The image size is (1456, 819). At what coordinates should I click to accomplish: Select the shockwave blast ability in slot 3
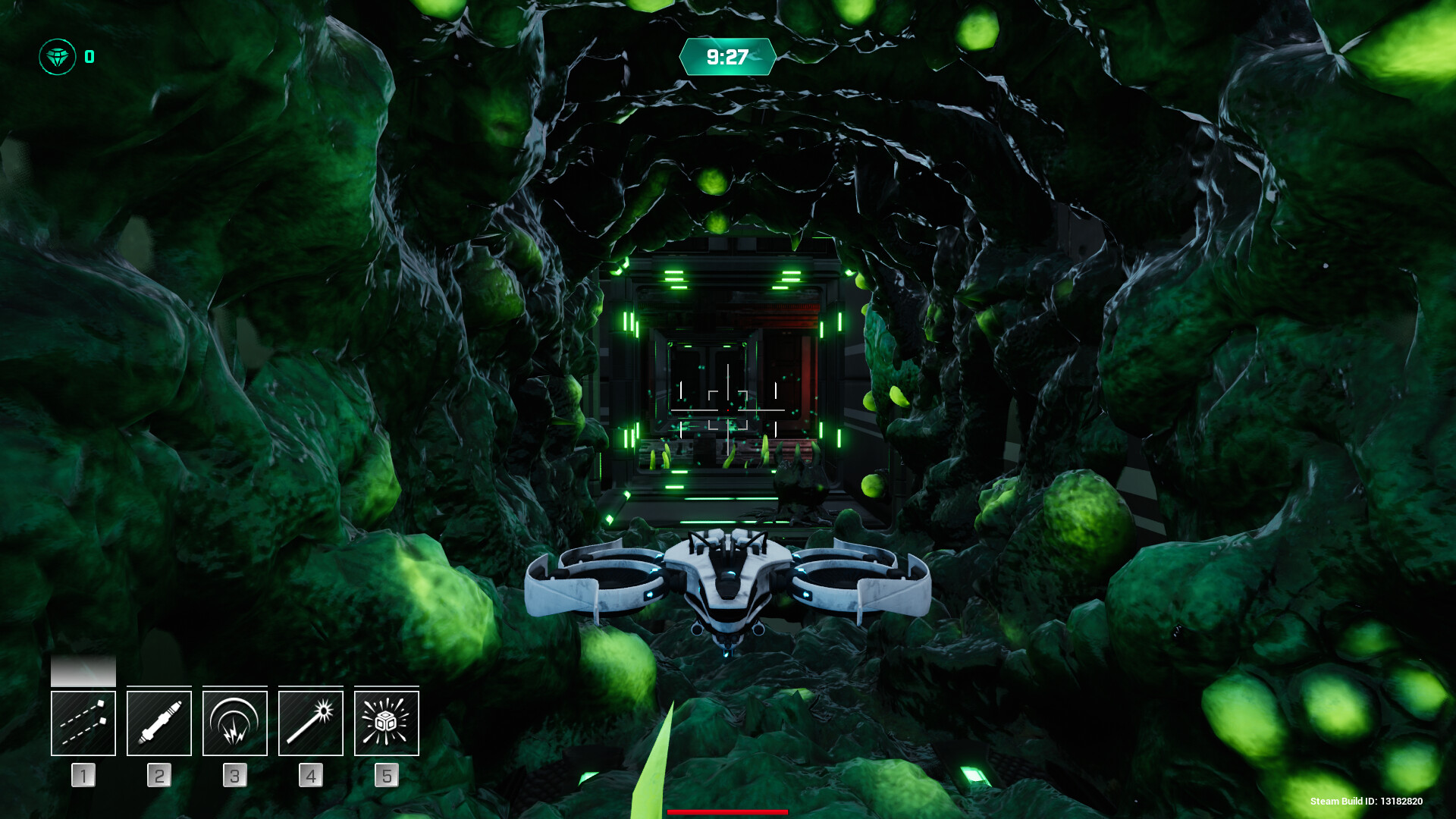[x=234, y=722]
